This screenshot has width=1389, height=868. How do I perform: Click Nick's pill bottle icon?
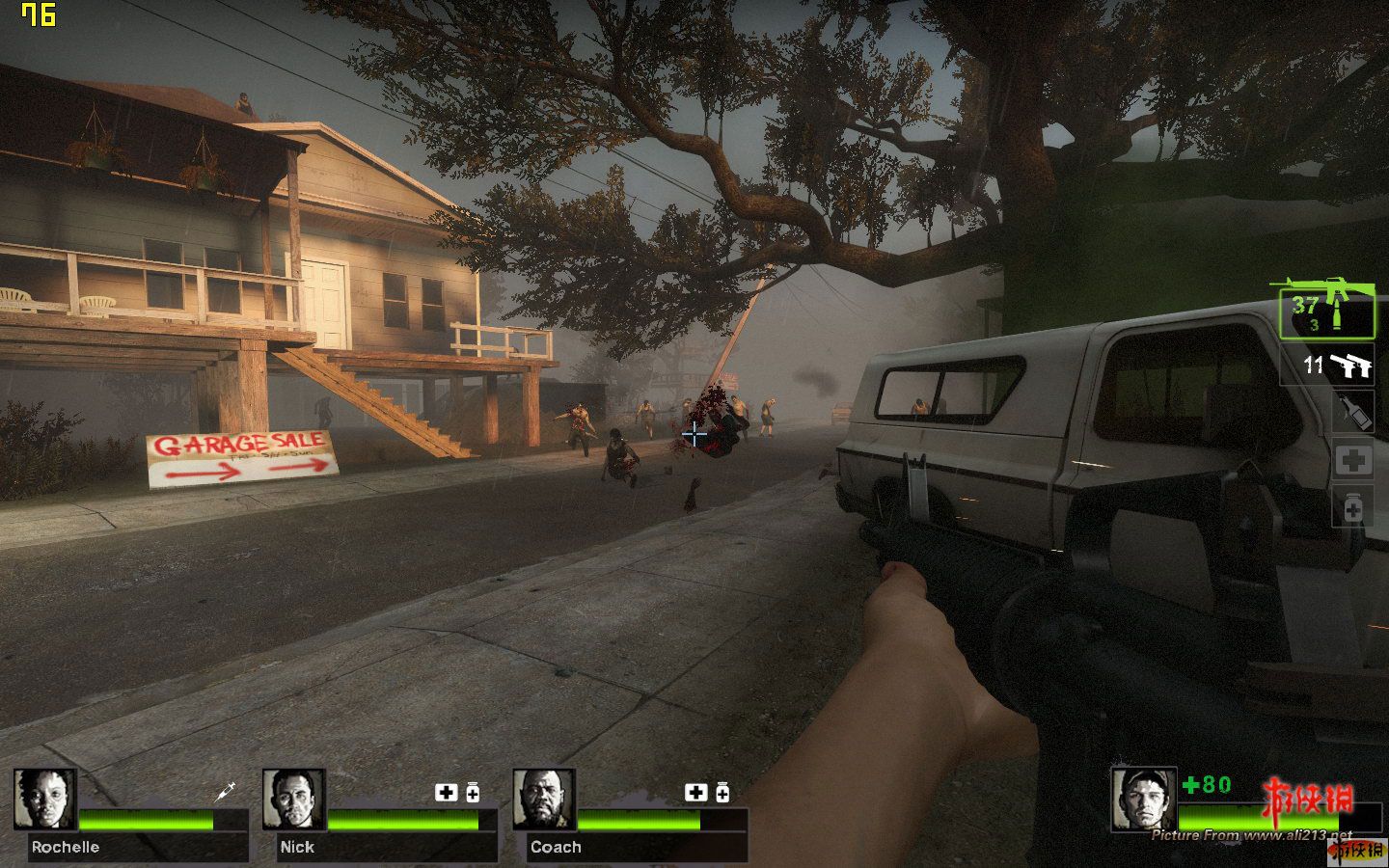473,793
